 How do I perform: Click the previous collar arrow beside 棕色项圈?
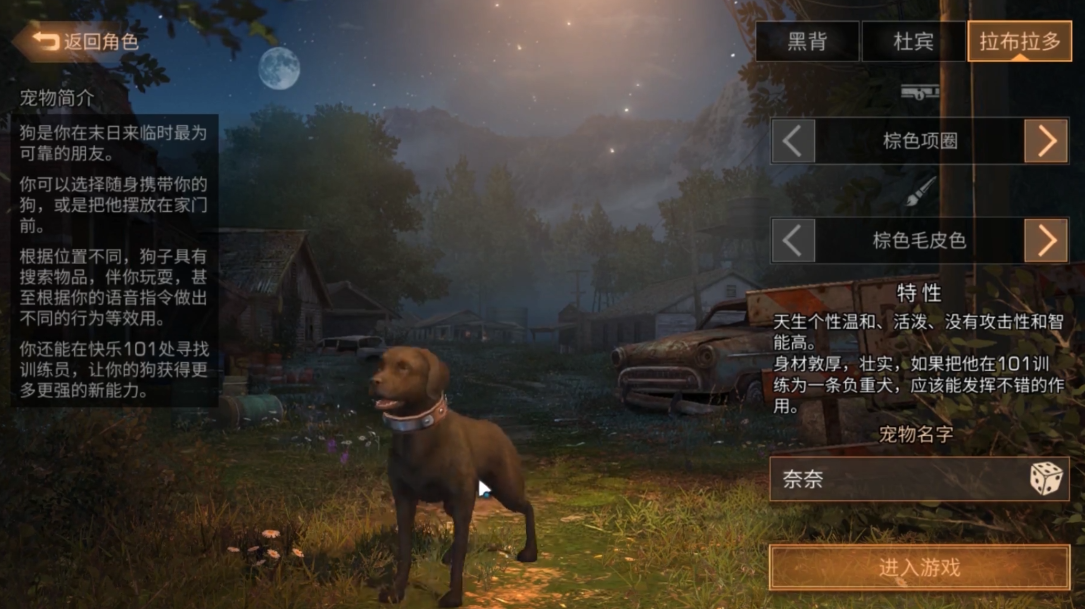click(793, 141)
